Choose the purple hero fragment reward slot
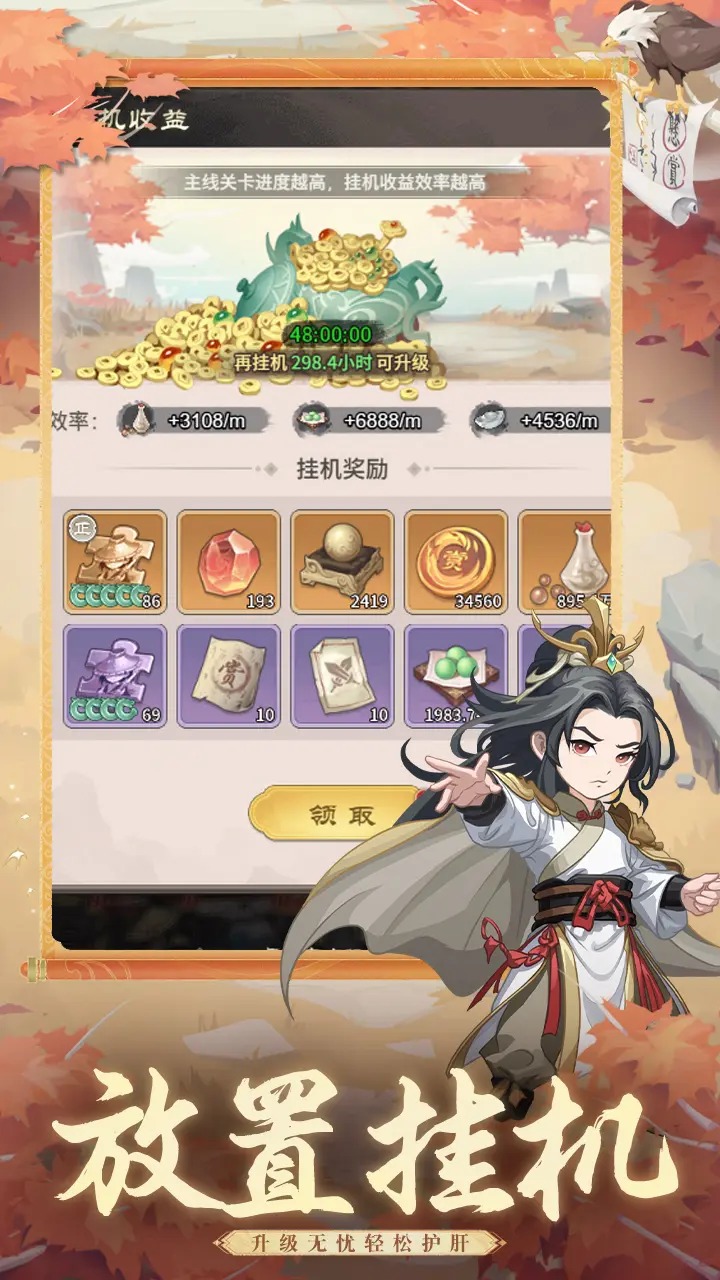Image resolution: width=720 pixels, height=1280 pixels. 115,676
